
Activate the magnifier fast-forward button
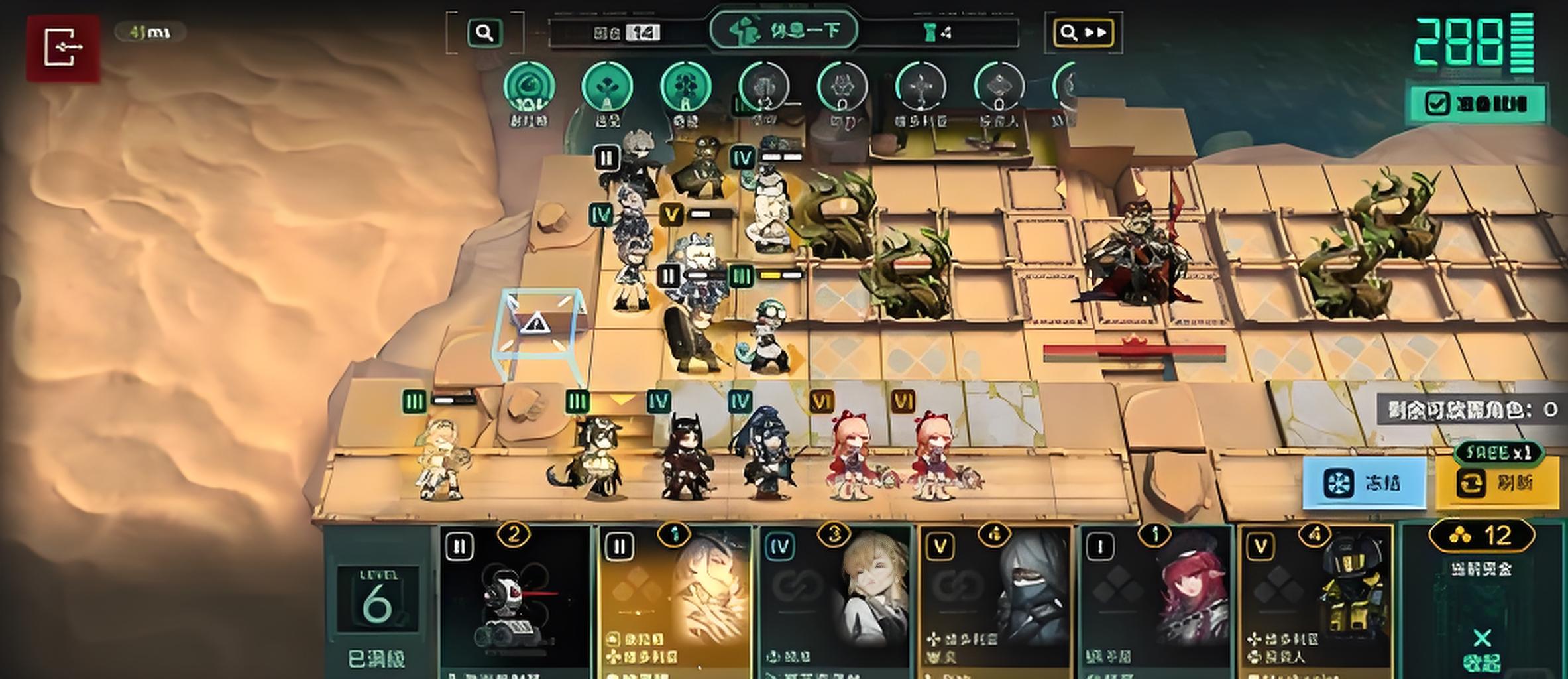(1084, 32)
